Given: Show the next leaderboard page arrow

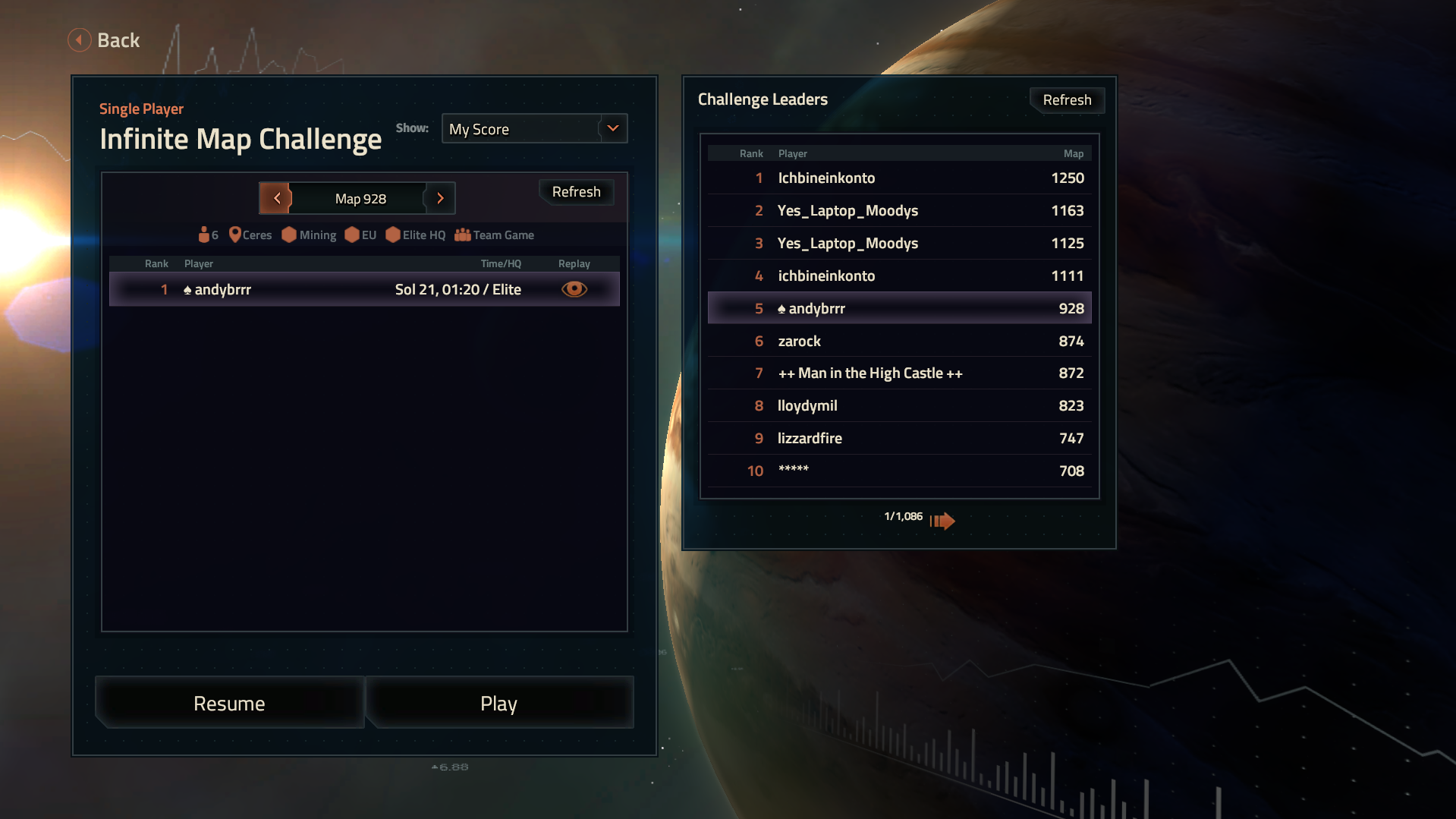Looking at the screenshot, I should coord(942,521).
